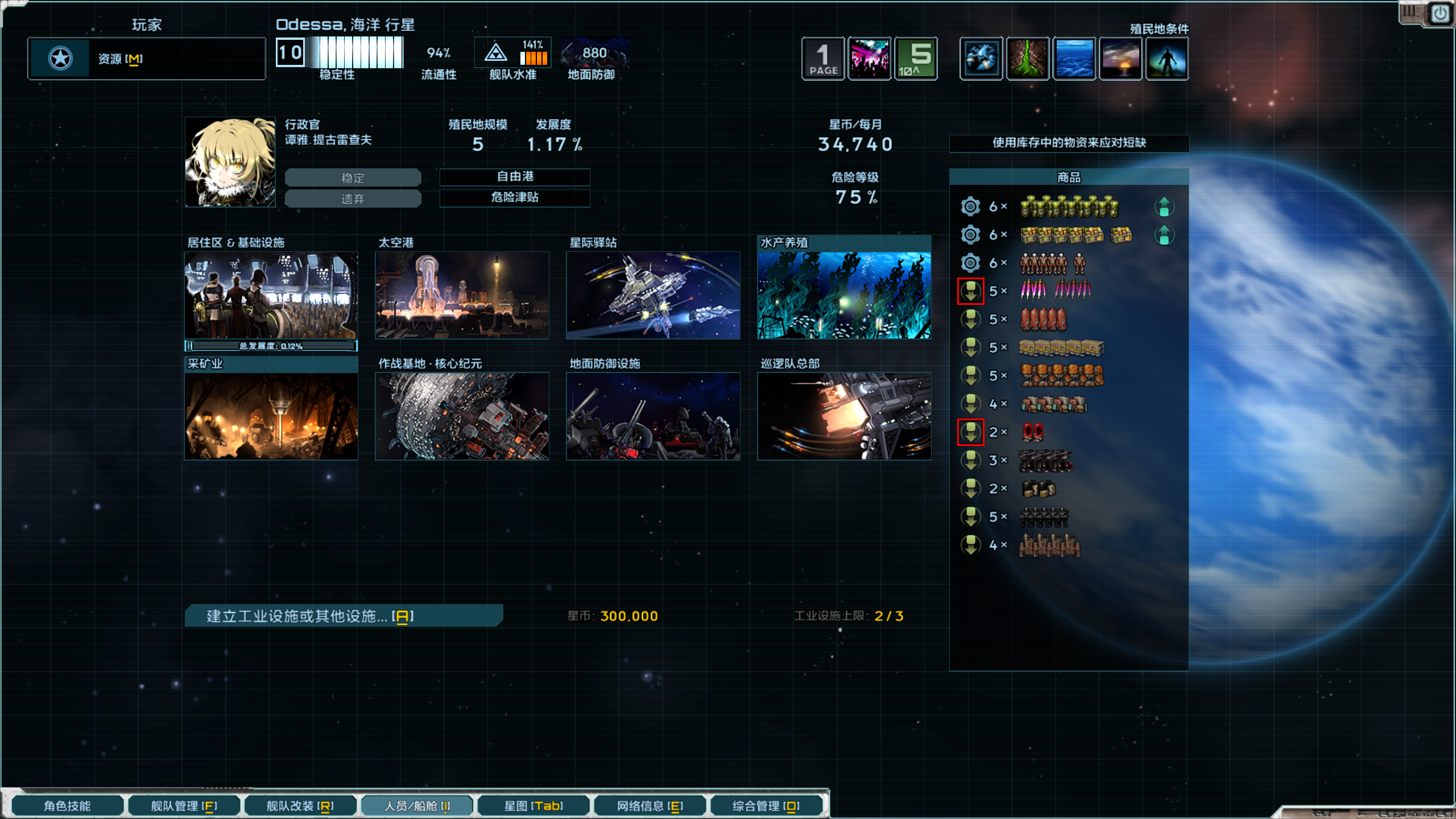The image size is (1456, 819).
Task: Select the 地面防御设施 ground defenses building
Action: [x=653, y=416]
